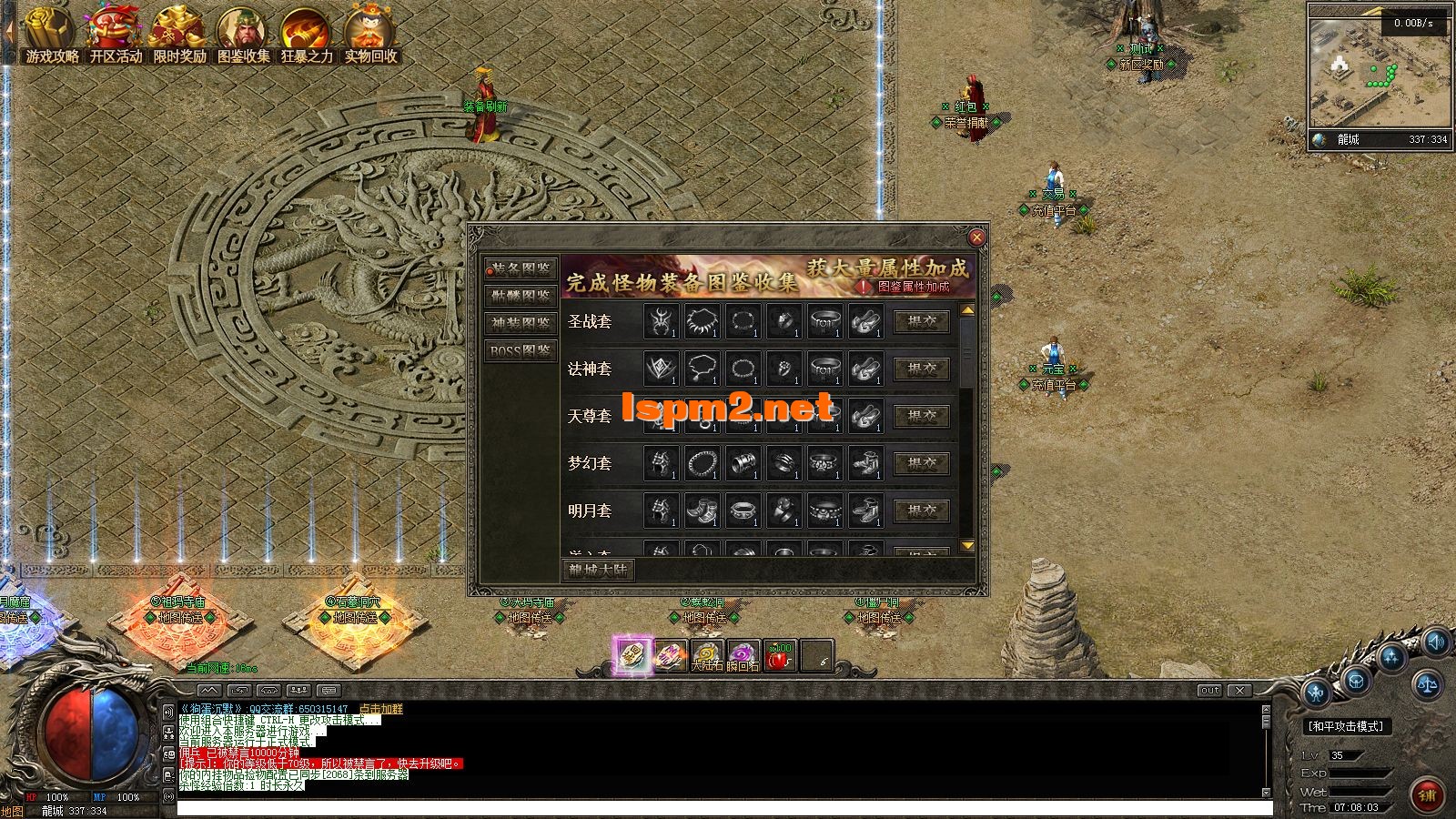Submit the 法神套 equipment set
This screenshot has height=819, width=1456.
[x=922, y=369]
